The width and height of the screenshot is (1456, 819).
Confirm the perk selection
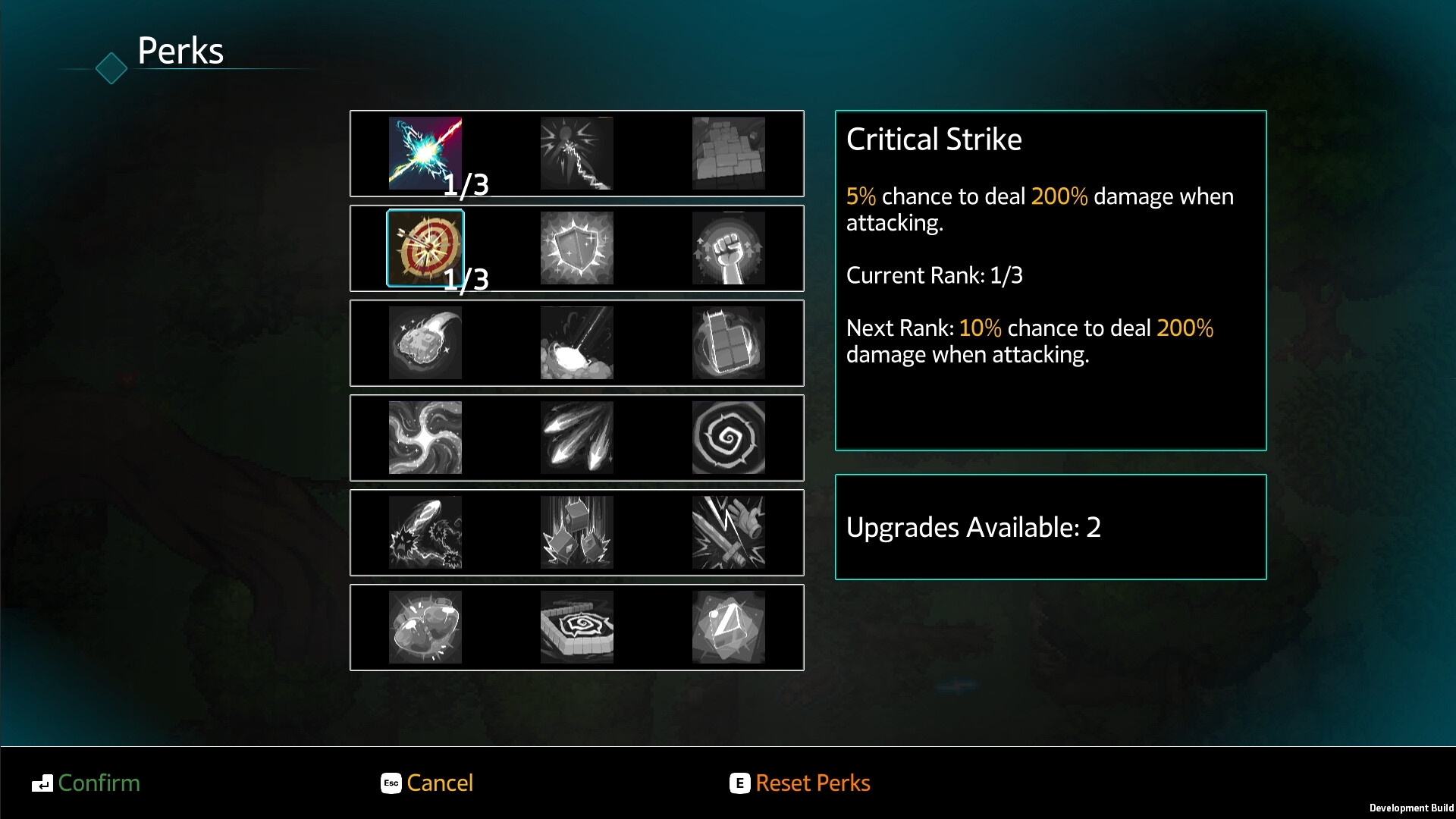click(x=86, y=783)
